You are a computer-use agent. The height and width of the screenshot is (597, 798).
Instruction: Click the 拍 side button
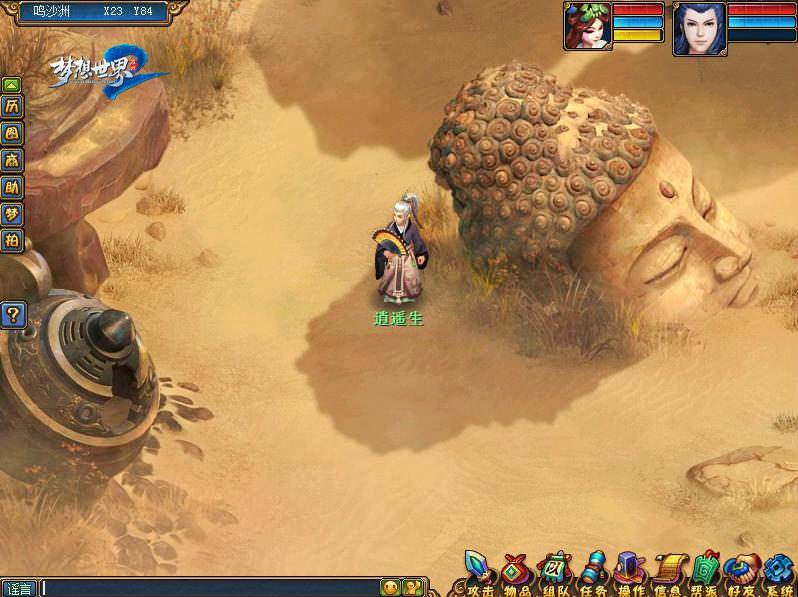12,240
